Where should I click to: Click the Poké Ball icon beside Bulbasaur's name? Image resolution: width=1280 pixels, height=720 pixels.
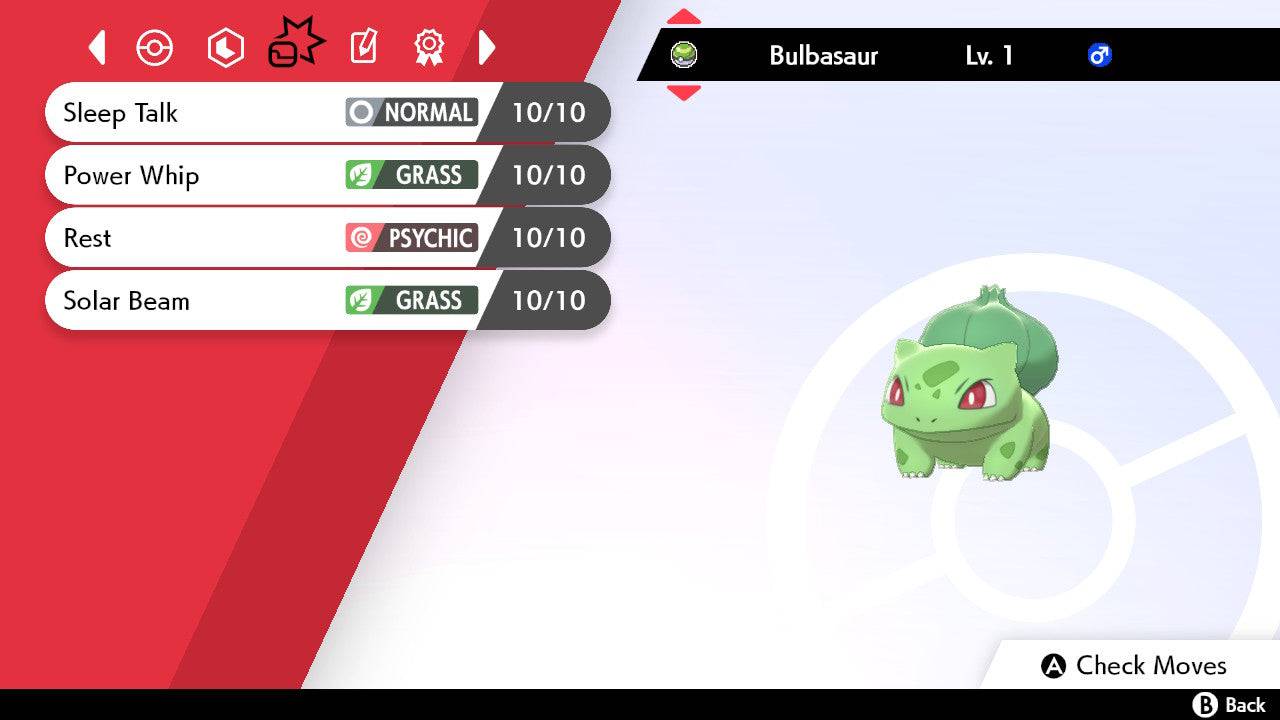click(x=685, y=55)
